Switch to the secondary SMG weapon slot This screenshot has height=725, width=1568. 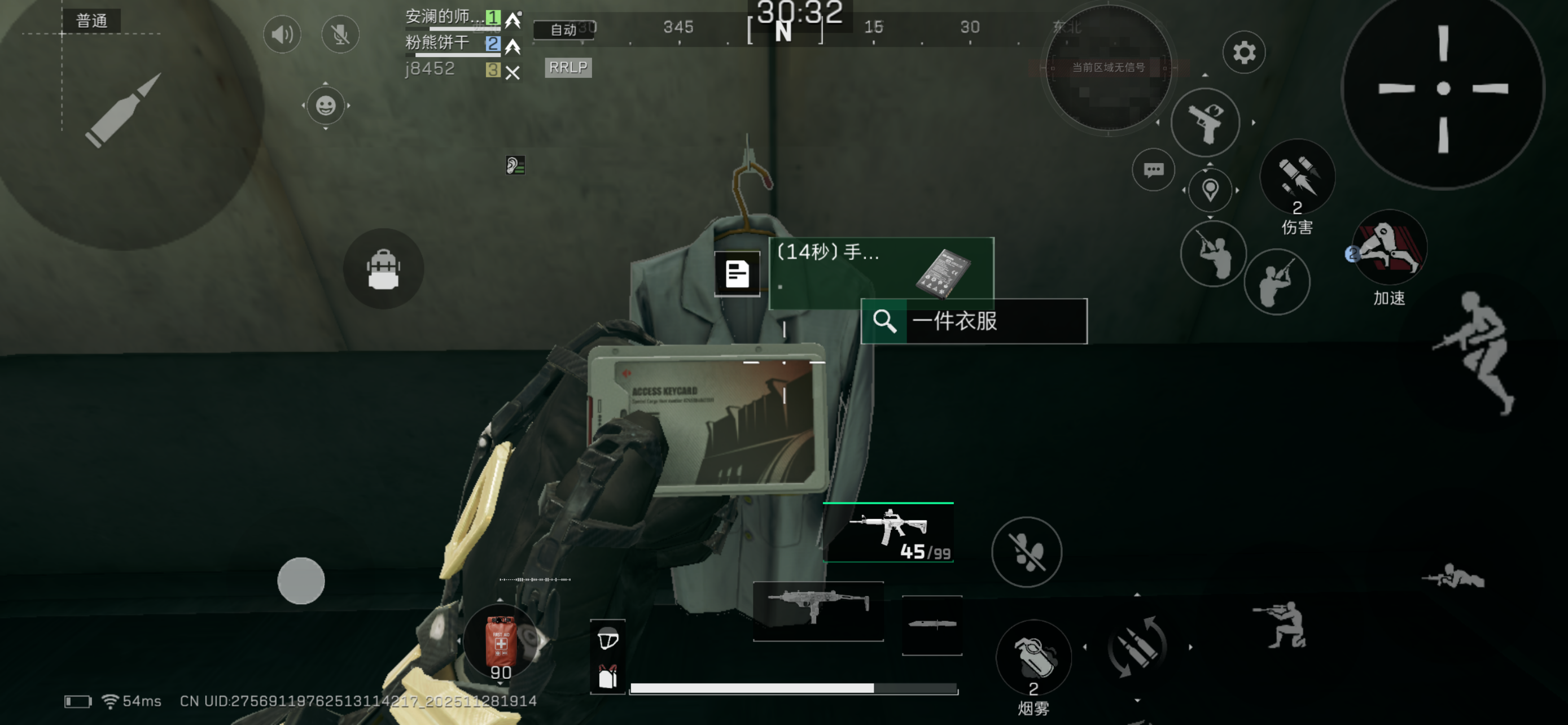tap(818, 610)
